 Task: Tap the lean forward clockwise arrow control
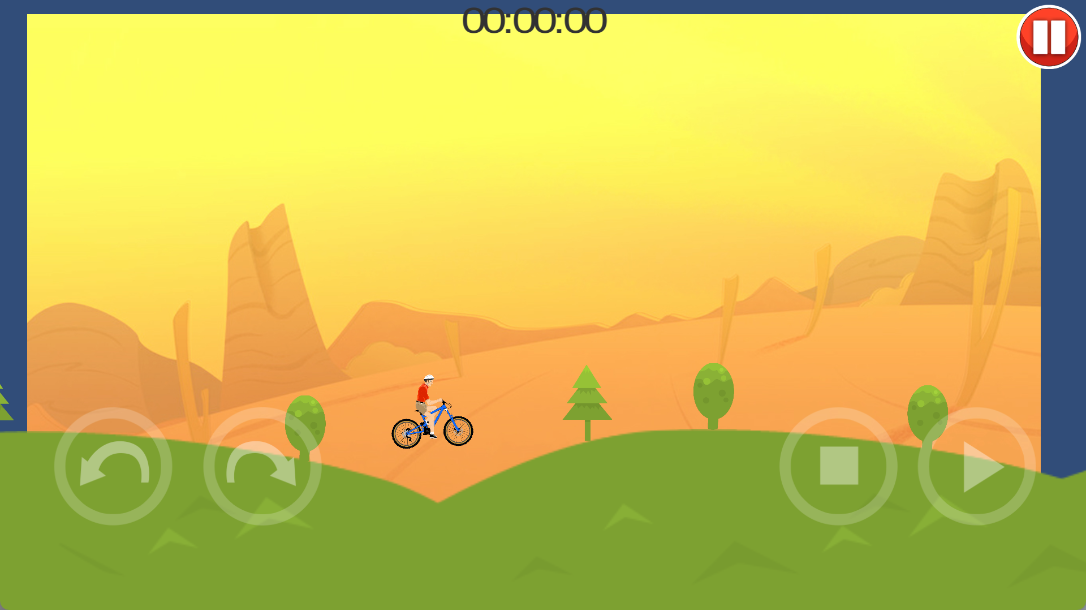262,466
